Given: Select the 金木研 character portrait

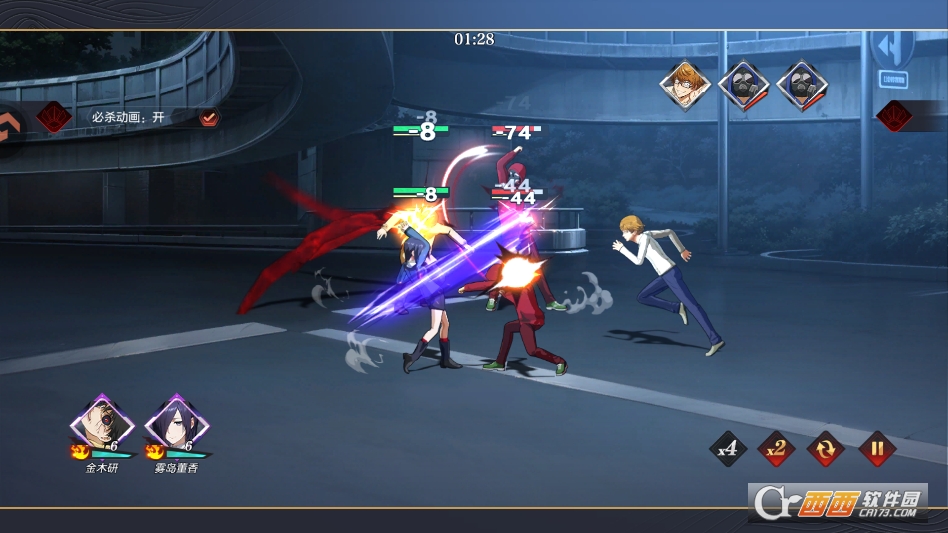Looking at the screenshot, I should point(101,424).
